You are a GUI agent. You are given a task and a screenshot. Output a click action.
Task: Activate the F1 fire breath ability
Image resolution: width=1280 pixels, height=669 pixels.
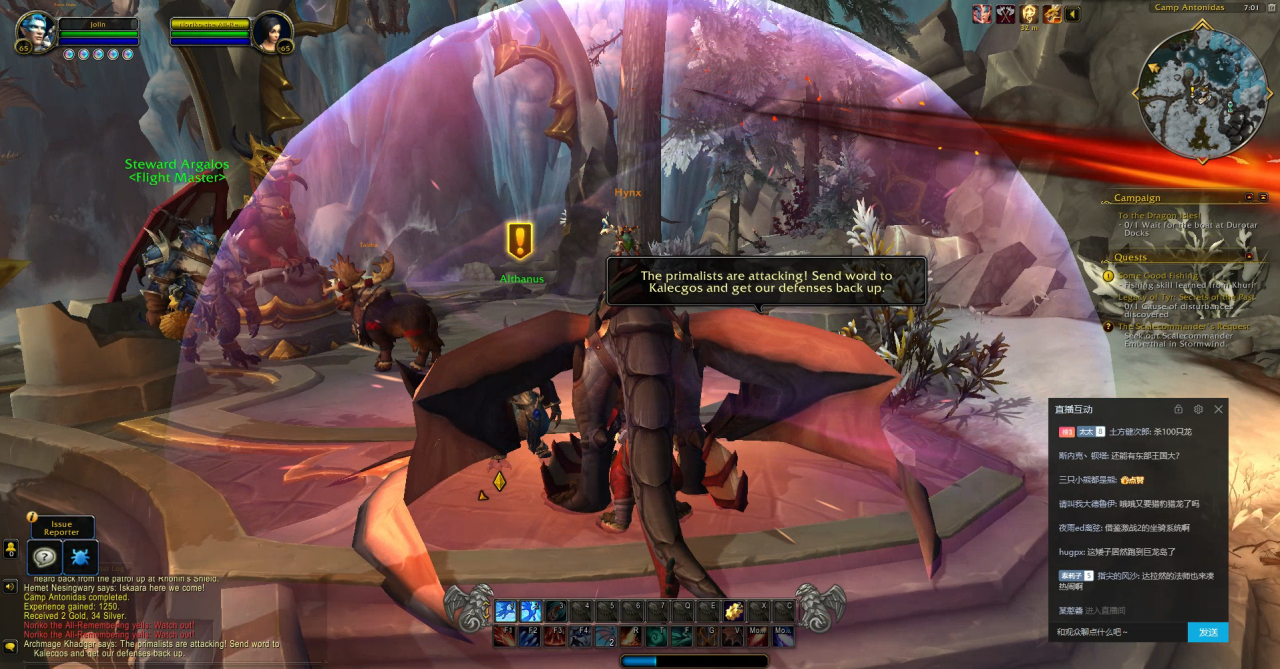504,636
